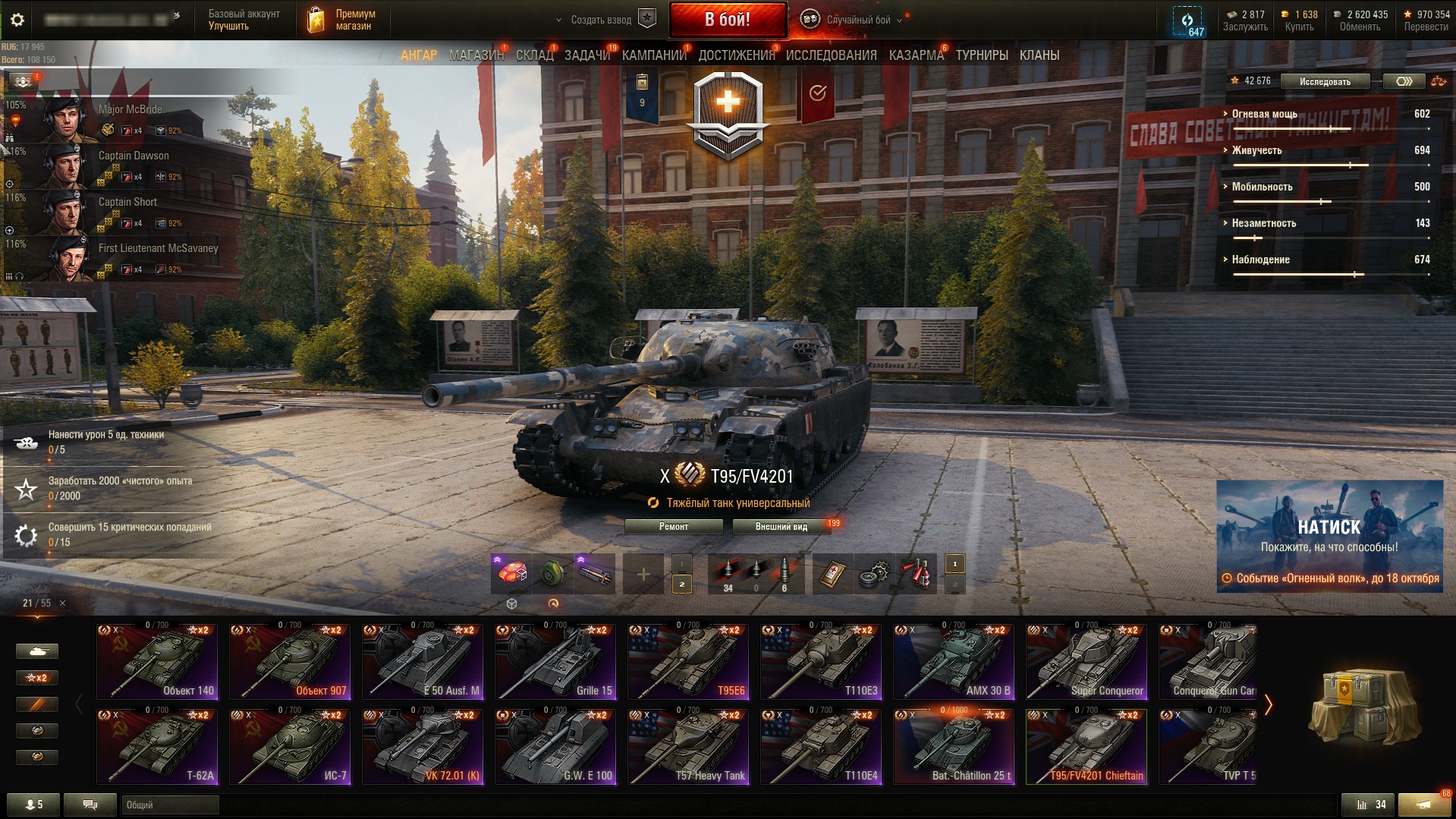
Task: Open the settings gear menu
Action: pyautogui.click(x=17, y=20)
